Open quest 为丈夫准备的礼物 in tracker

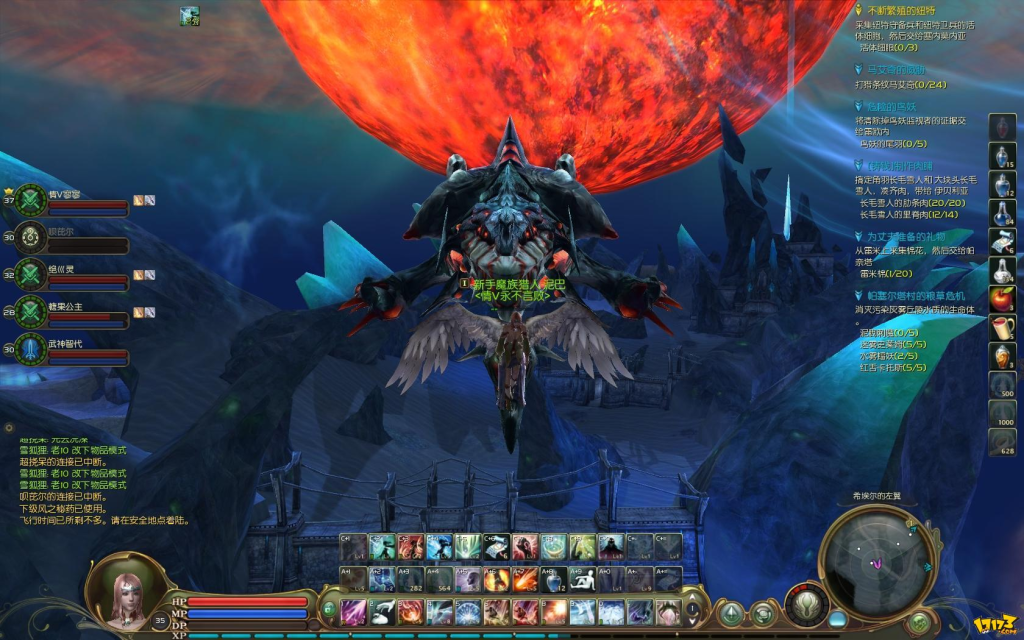coord(906,236)
